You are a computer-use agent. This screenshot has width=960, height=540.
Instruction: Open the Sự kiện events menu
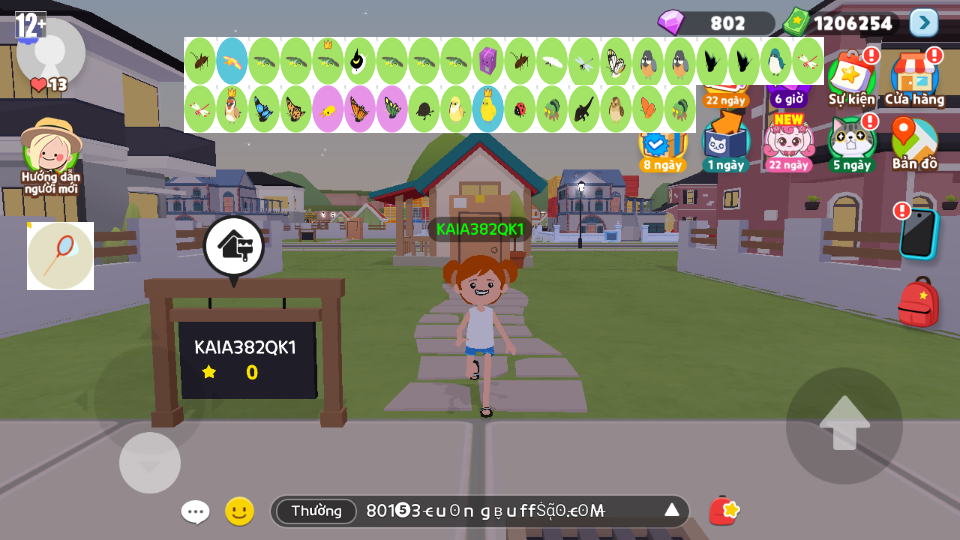851,77
